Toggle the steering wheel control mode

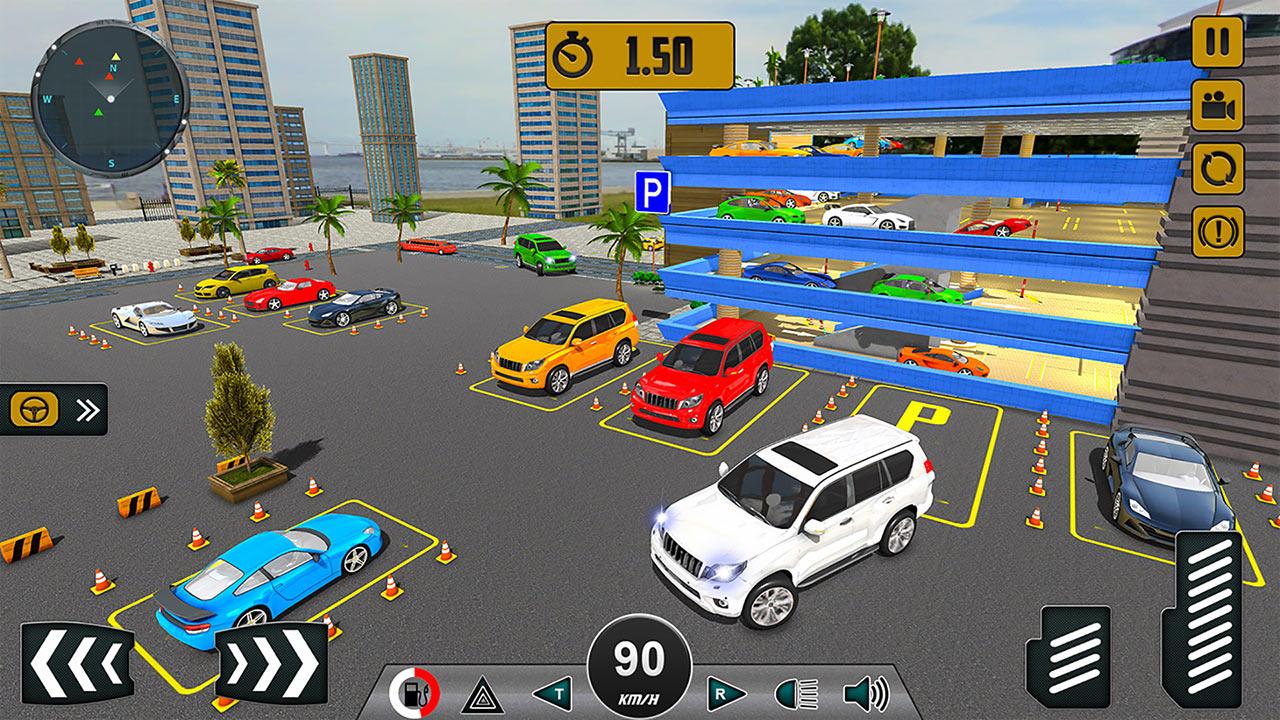point(53,409)
